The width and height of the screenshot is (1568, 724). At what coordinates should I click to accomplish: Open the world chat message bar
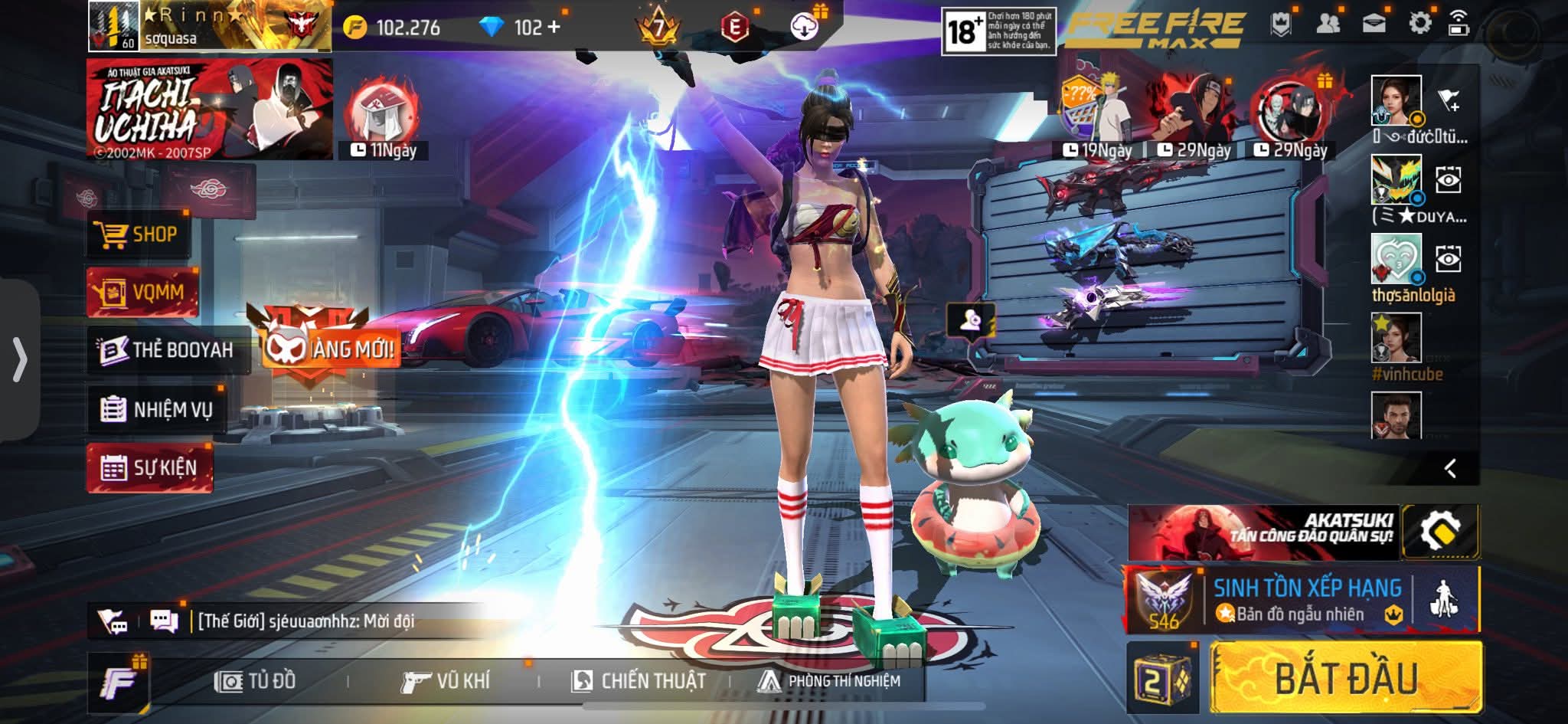(x=306, y=621)
